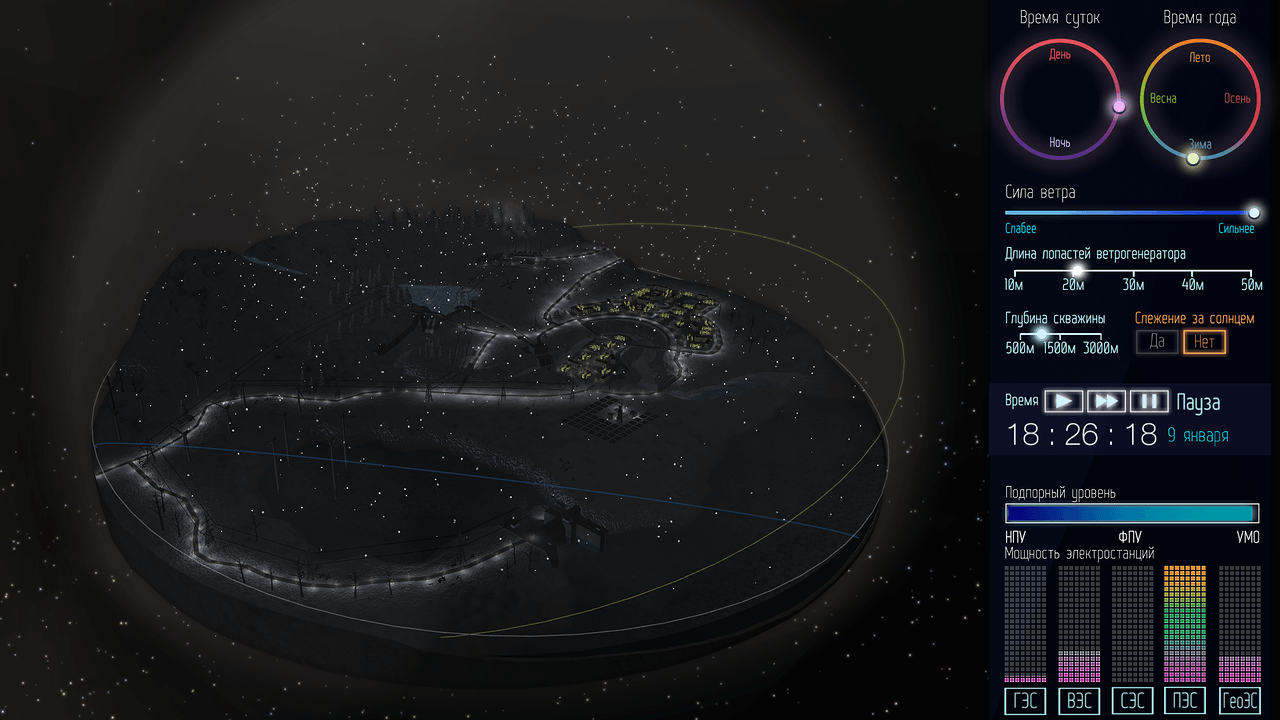Image resolution: width=1280 pixels, height=720 pixels.
Task: Pause the simulation time
Action: [x=1149, y=401]
